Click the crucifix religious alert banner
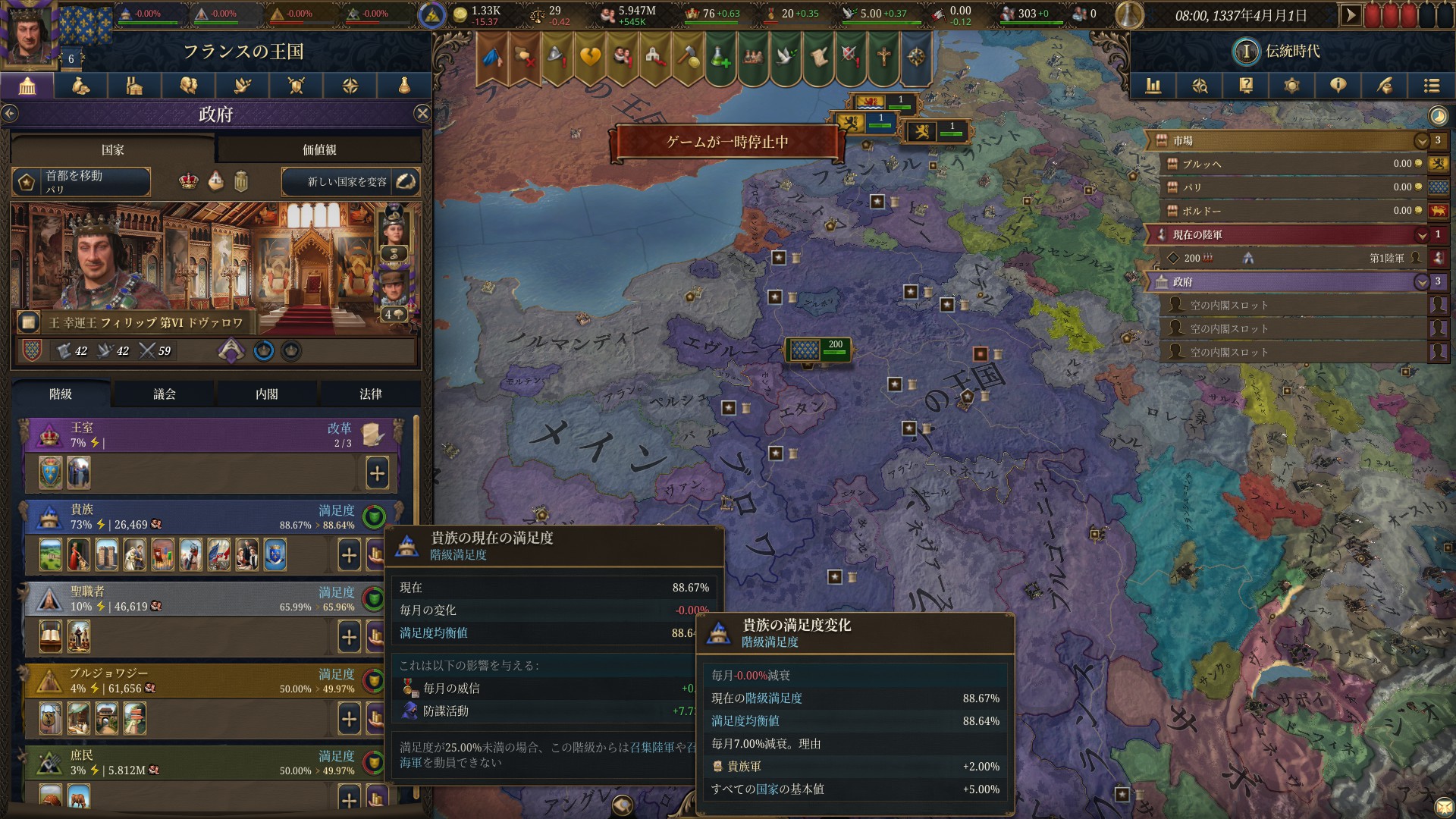 click(x=883, y=55)
